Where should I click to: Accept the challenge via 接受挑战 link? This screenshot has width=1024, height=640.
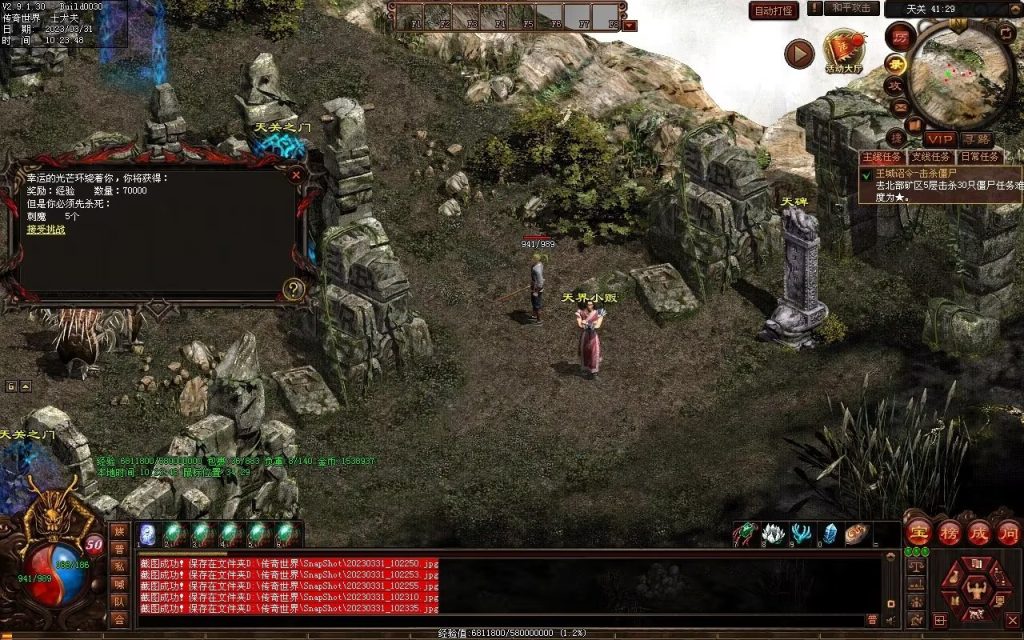(x=45, y=229)
